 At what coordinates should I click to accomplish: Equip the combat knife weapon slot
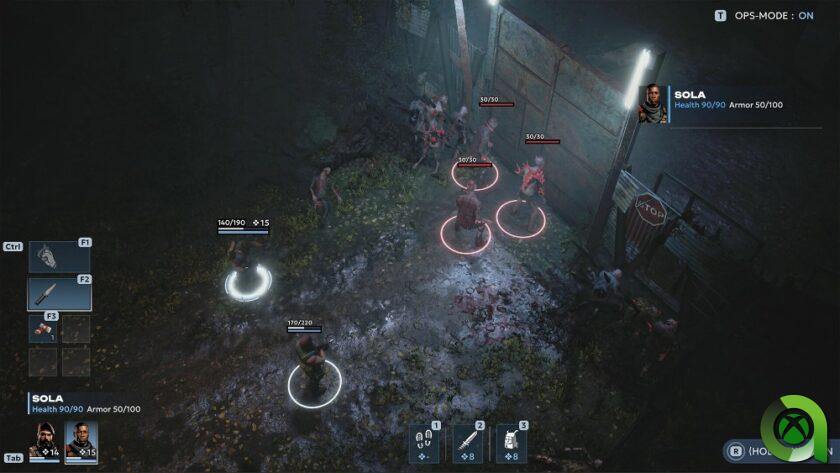(x=59, y=294)
